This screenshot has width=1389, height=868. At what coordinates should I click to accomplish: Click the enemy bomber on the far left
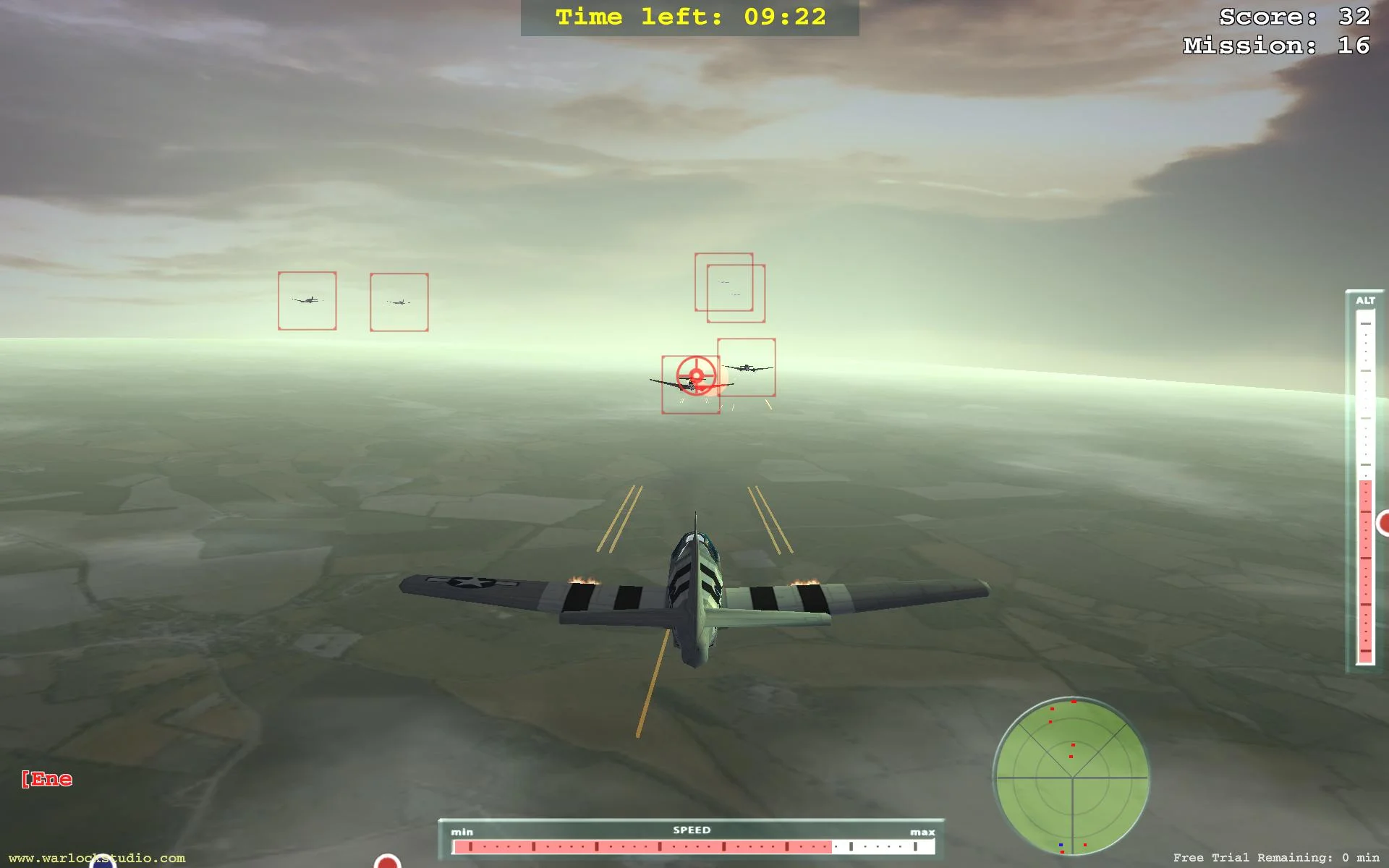pyautogui.click(x=307, y=301)
